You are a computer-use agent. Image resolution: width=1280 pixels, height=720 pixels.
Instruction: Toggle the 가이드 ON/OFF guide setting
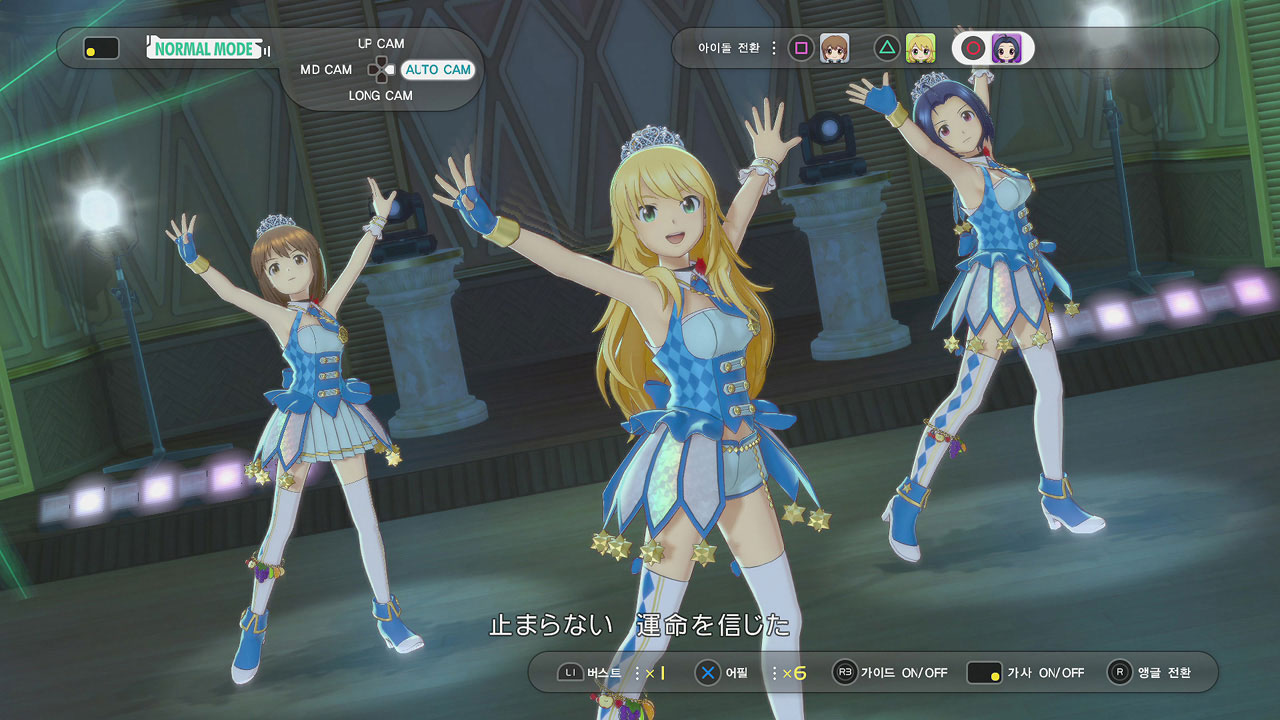click(x=903, y=673)
